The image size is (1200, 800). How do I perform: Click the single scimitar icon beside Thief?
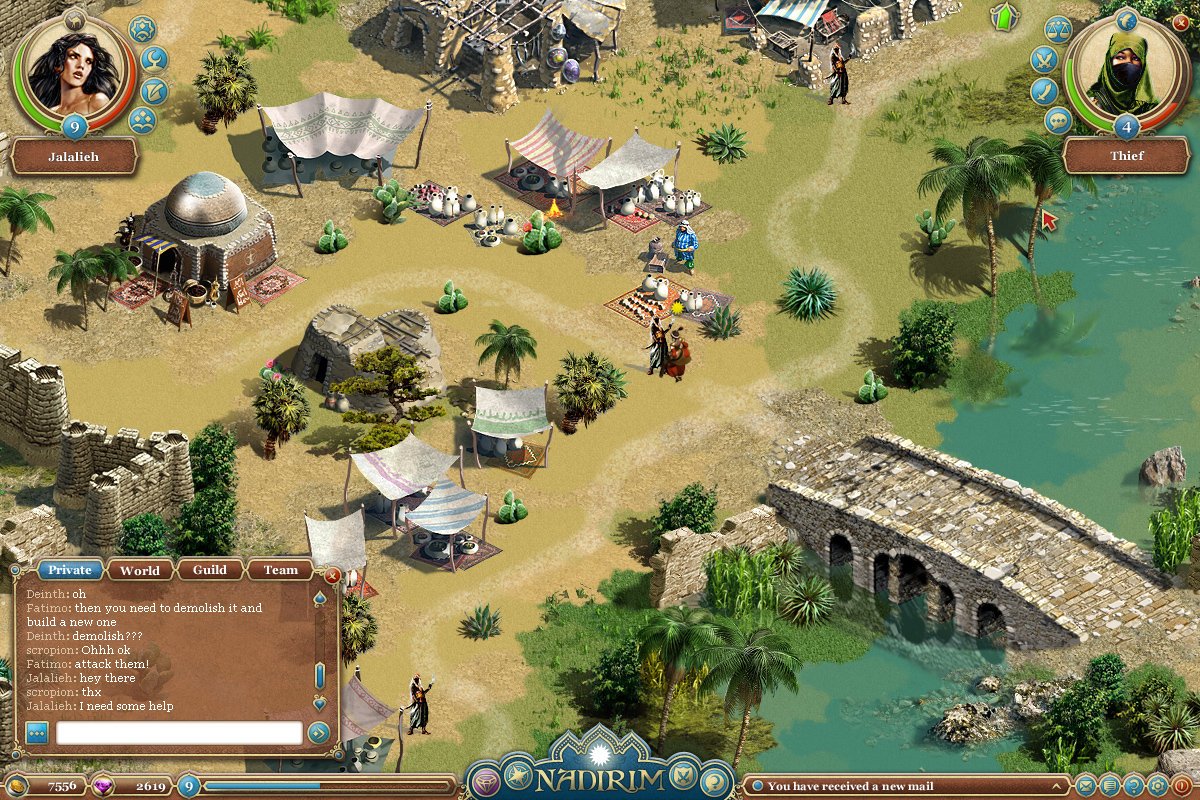[x=1044, y=92]
